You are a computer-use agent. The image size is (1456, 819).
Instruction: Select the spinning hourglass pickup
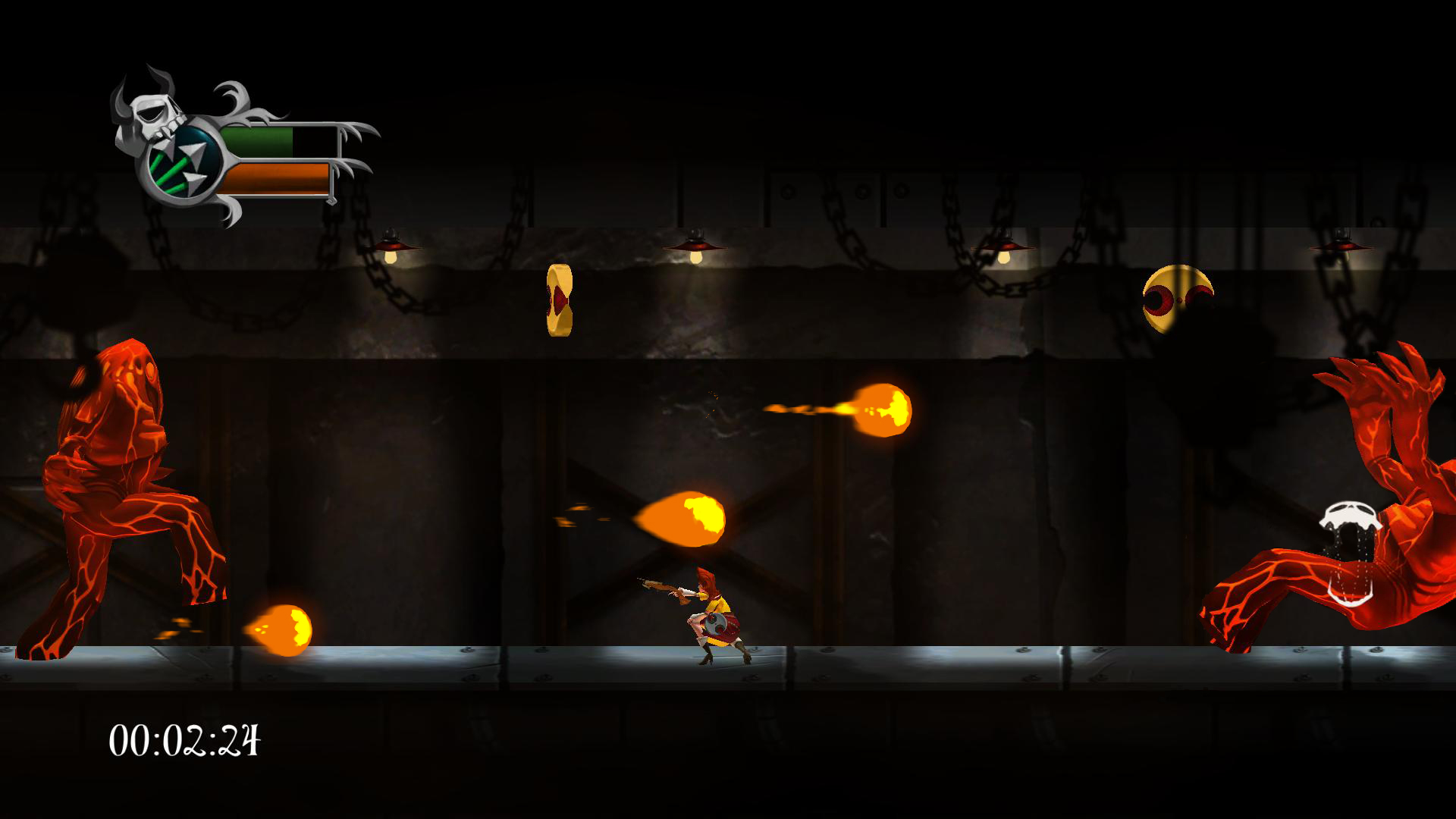tap(560, 300)
